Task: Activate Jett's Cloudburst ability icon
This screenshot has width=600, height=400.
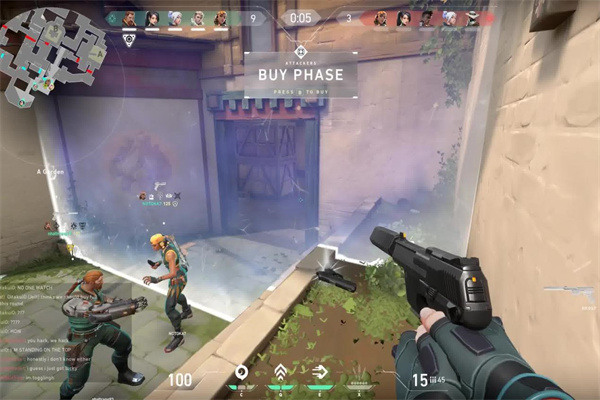Action: (x=241, y=373)
